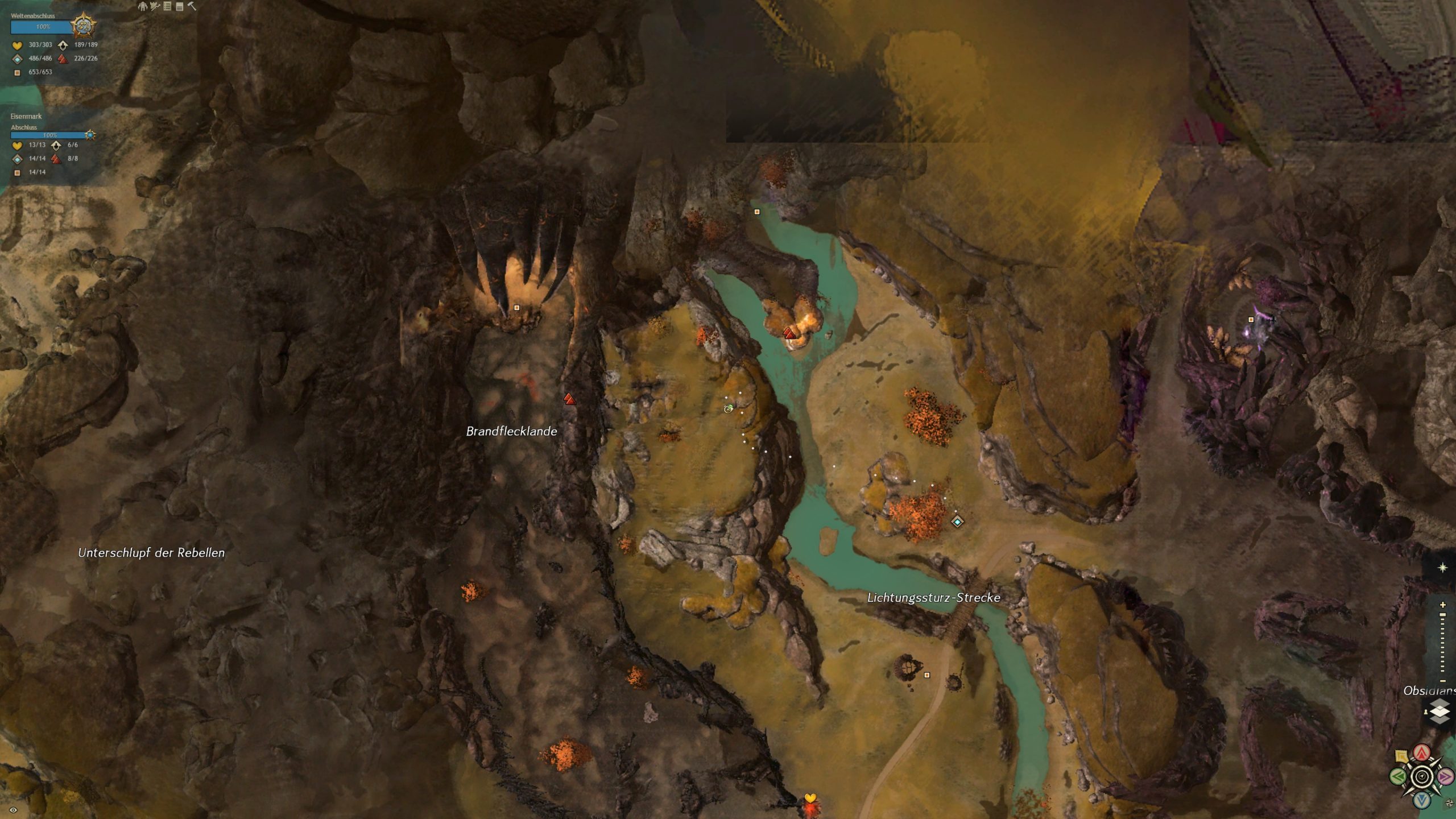
Task: Center the map on player via compass hub
Action: (x=1422, y=777)
